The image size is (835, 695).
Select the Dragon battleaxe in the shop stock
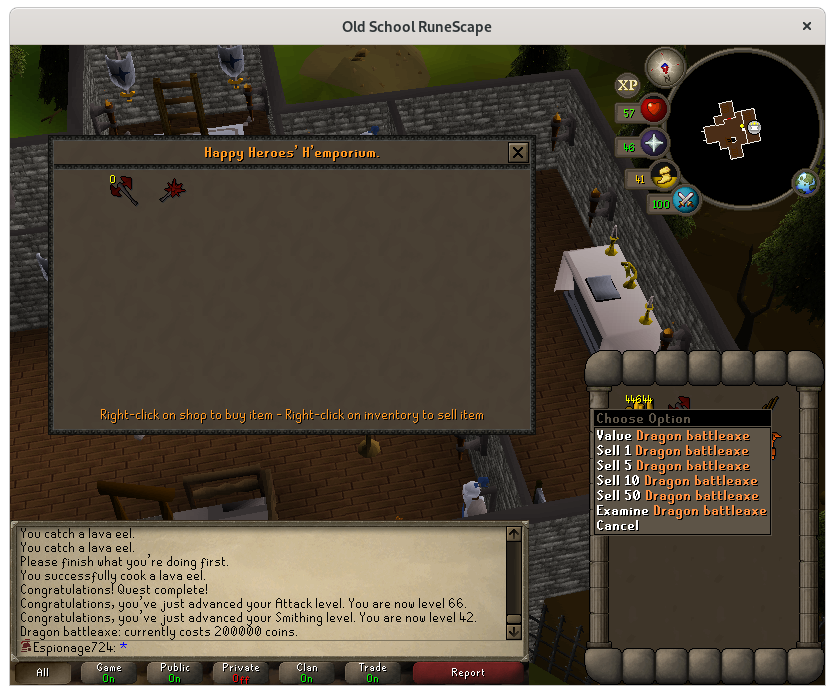click(125, 190)
